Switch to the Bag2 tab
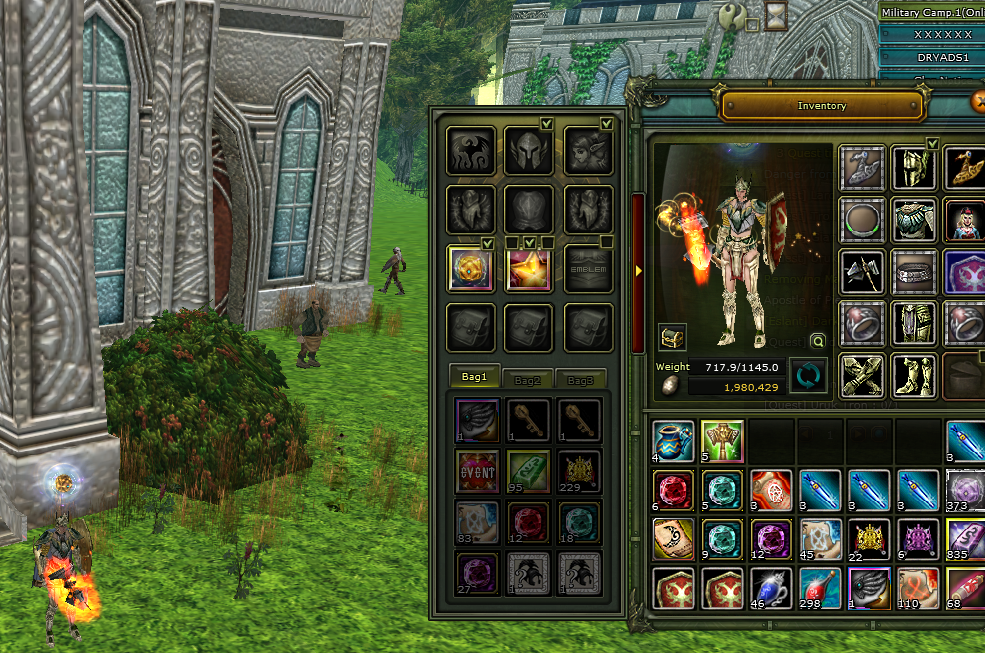 point(527,380)
